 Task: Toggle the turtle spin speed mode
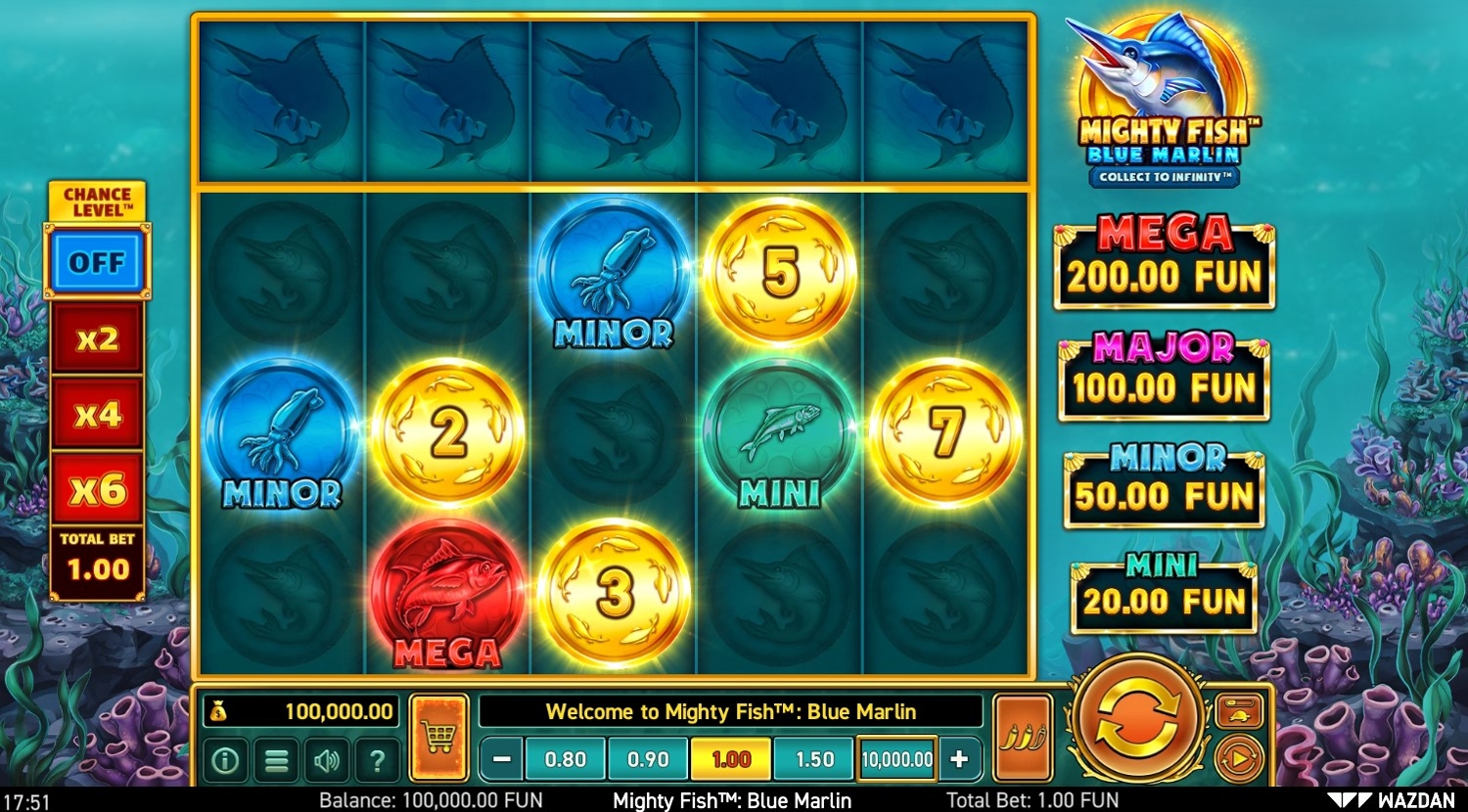coord(1238,712)
